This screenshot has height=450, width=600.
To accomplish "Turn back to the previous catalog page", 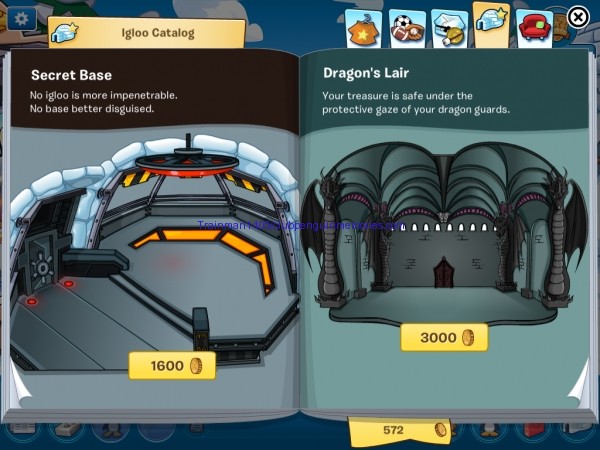I will coord(20,385).
